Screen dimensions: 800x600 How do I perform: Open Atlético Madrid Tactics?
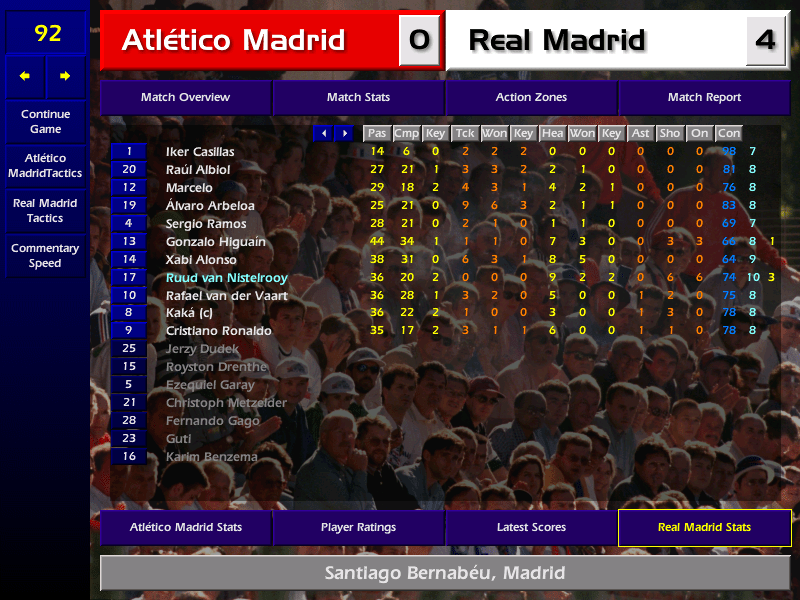tap(45, 166)
